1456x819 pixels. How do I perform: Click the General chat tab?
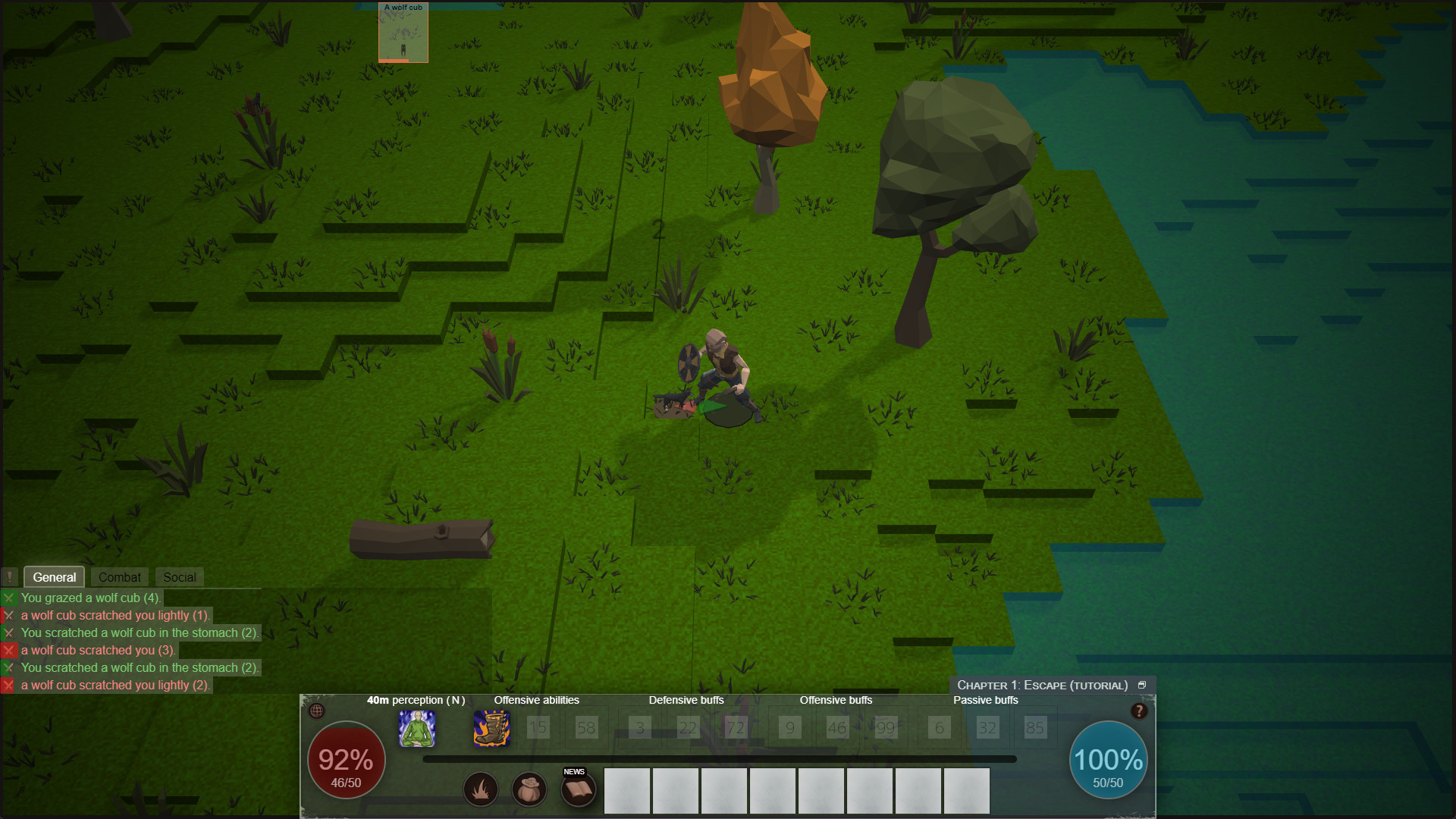point(54,576)
